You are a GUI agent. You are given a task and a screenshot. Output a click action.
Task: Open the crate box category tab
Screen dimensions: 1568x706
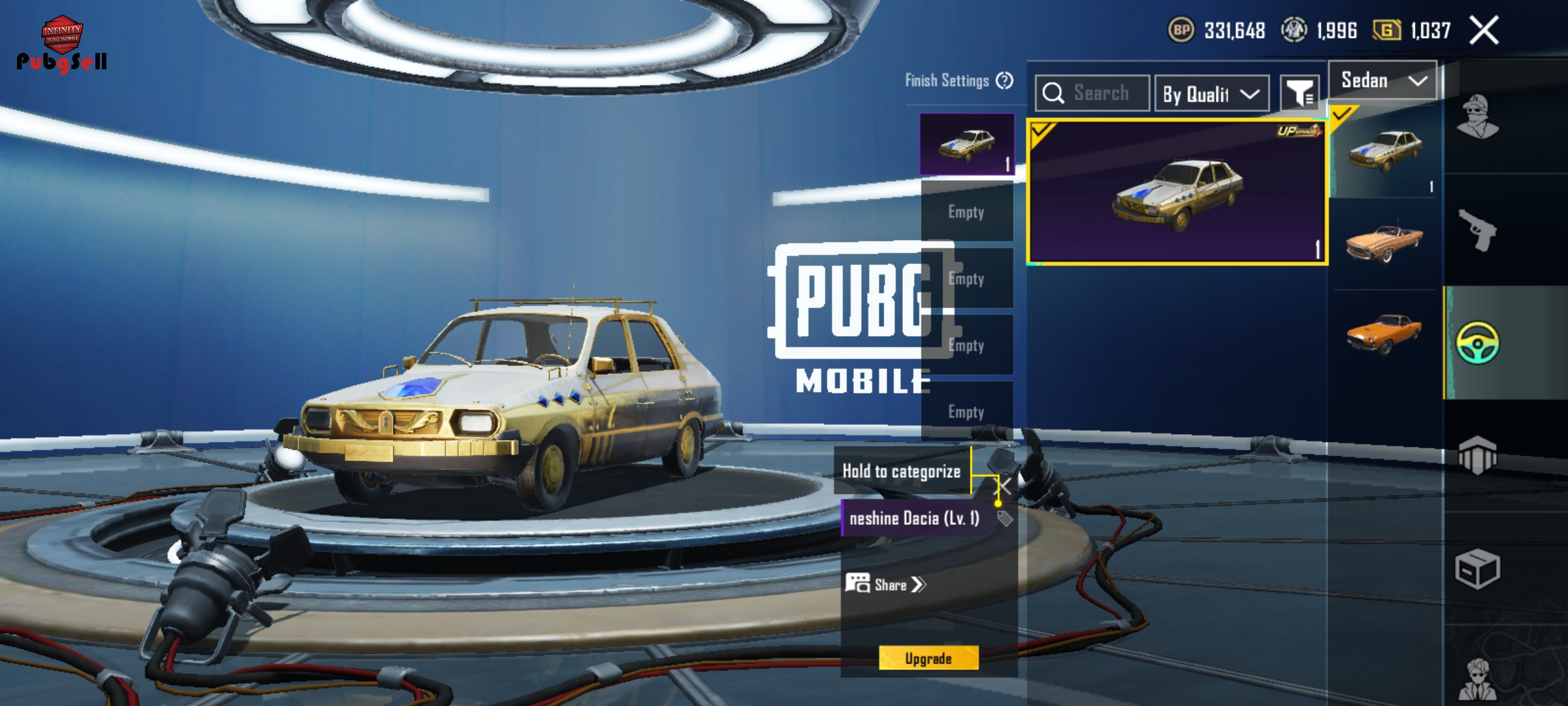point(1478,568)
